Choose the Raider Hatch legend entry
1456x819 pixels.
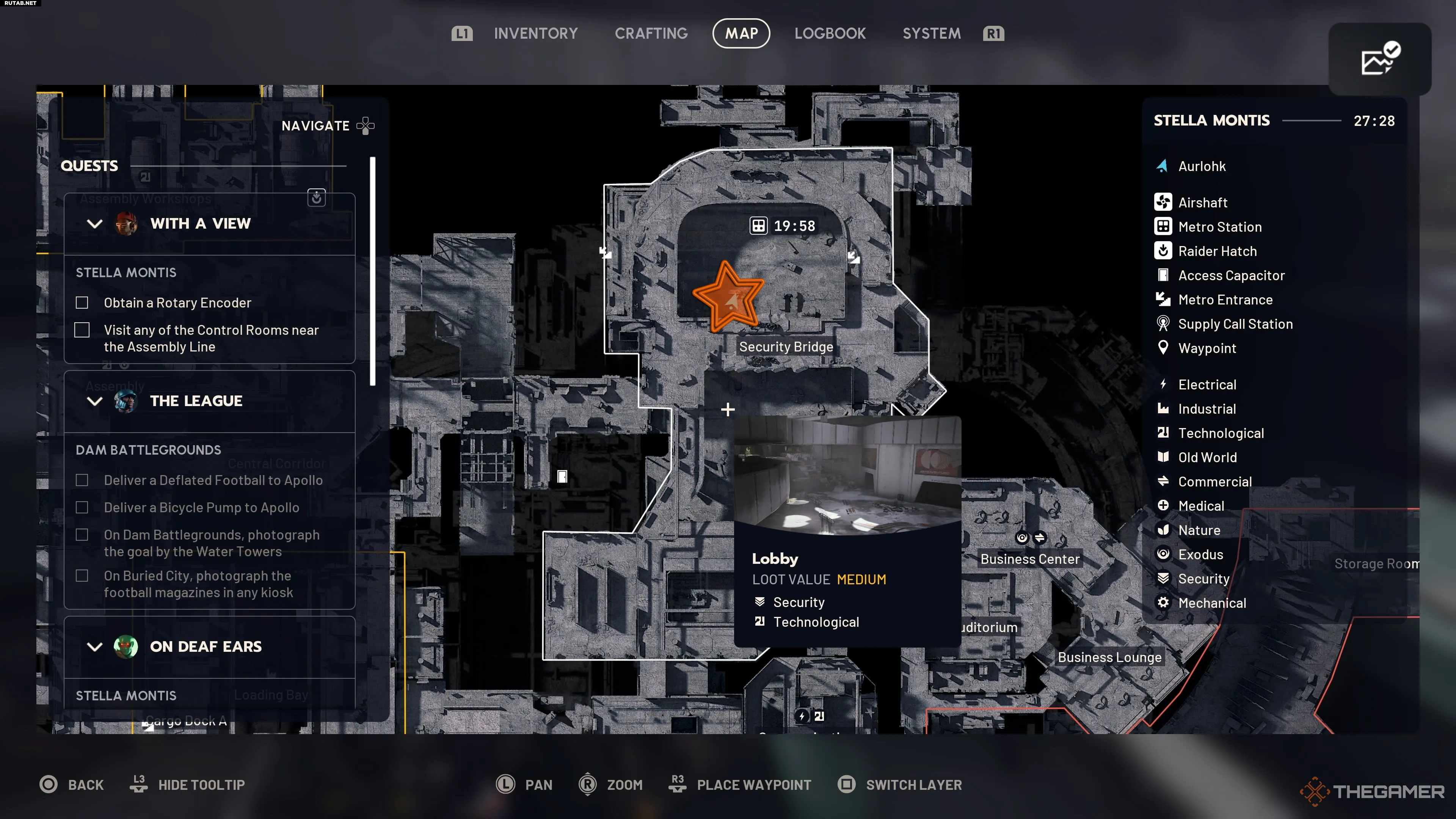pyautogui.click(x=1217, y=251)
